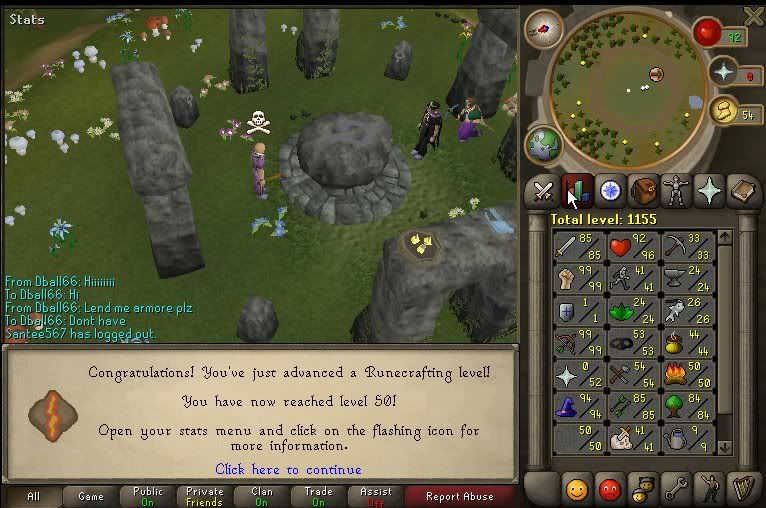Select the All chat filter
Viewport: 766px width, 508px height.
pos(33,496)
